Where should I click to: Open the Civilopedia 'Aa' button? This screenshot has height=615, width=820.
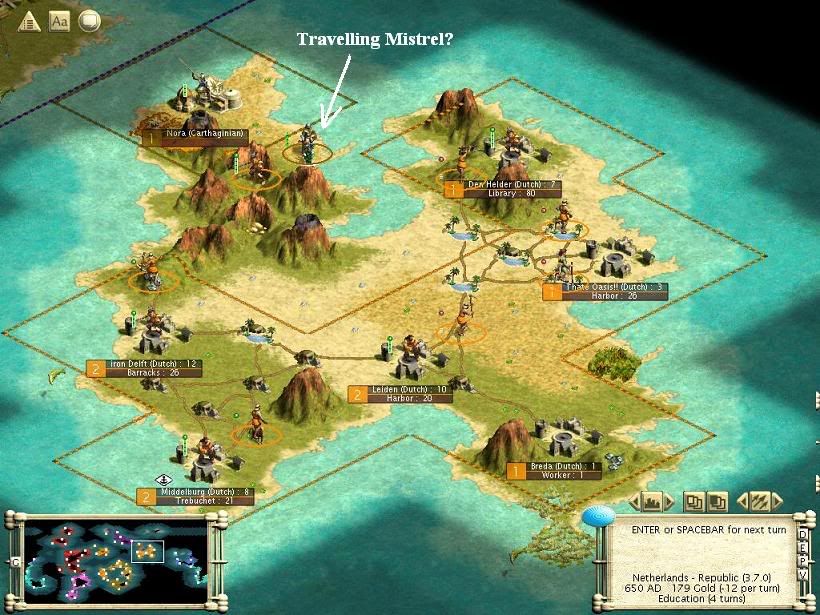(x=59, y=20)
